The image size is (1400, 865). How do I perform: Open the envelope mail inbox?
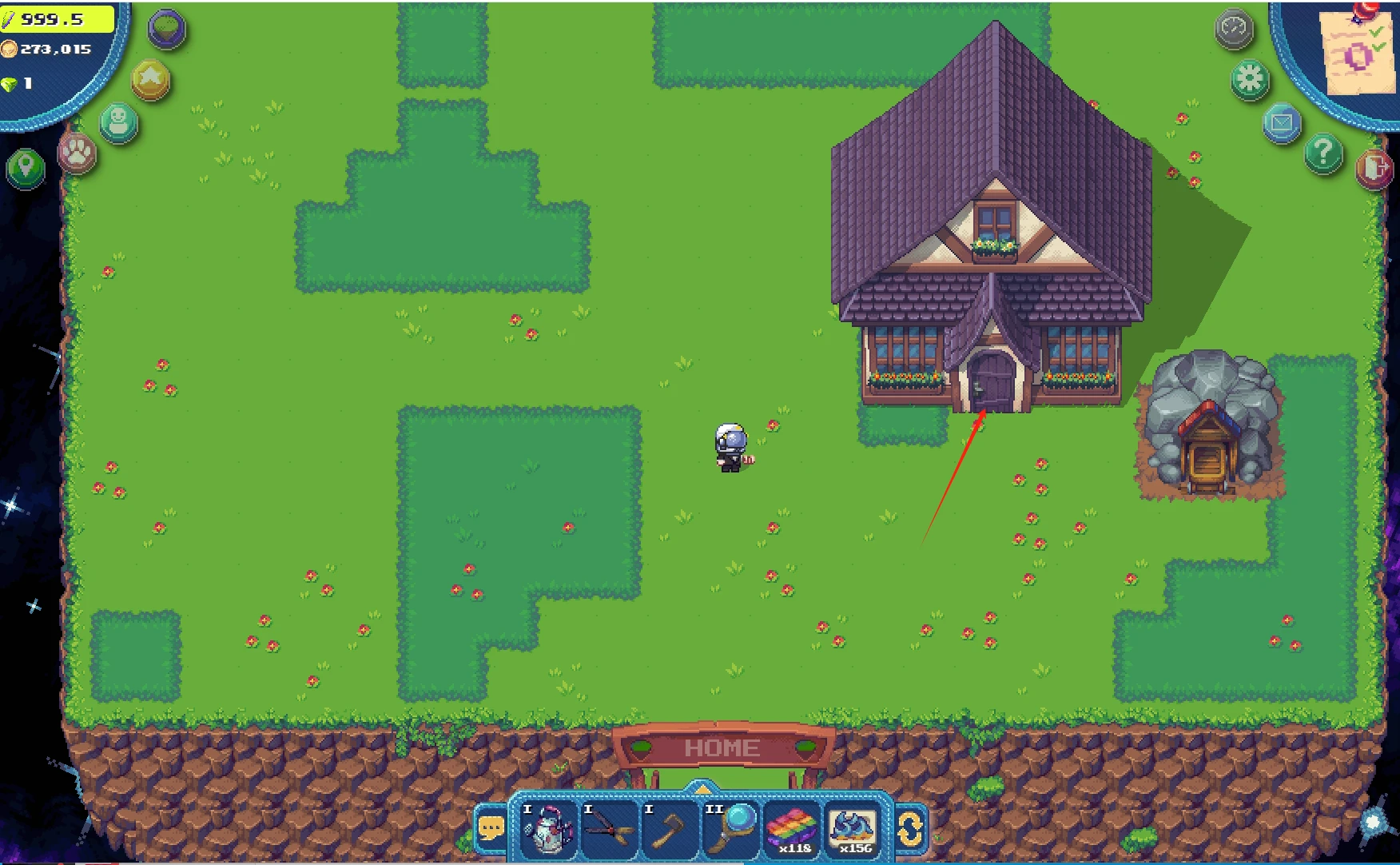tap(1282, 123)
